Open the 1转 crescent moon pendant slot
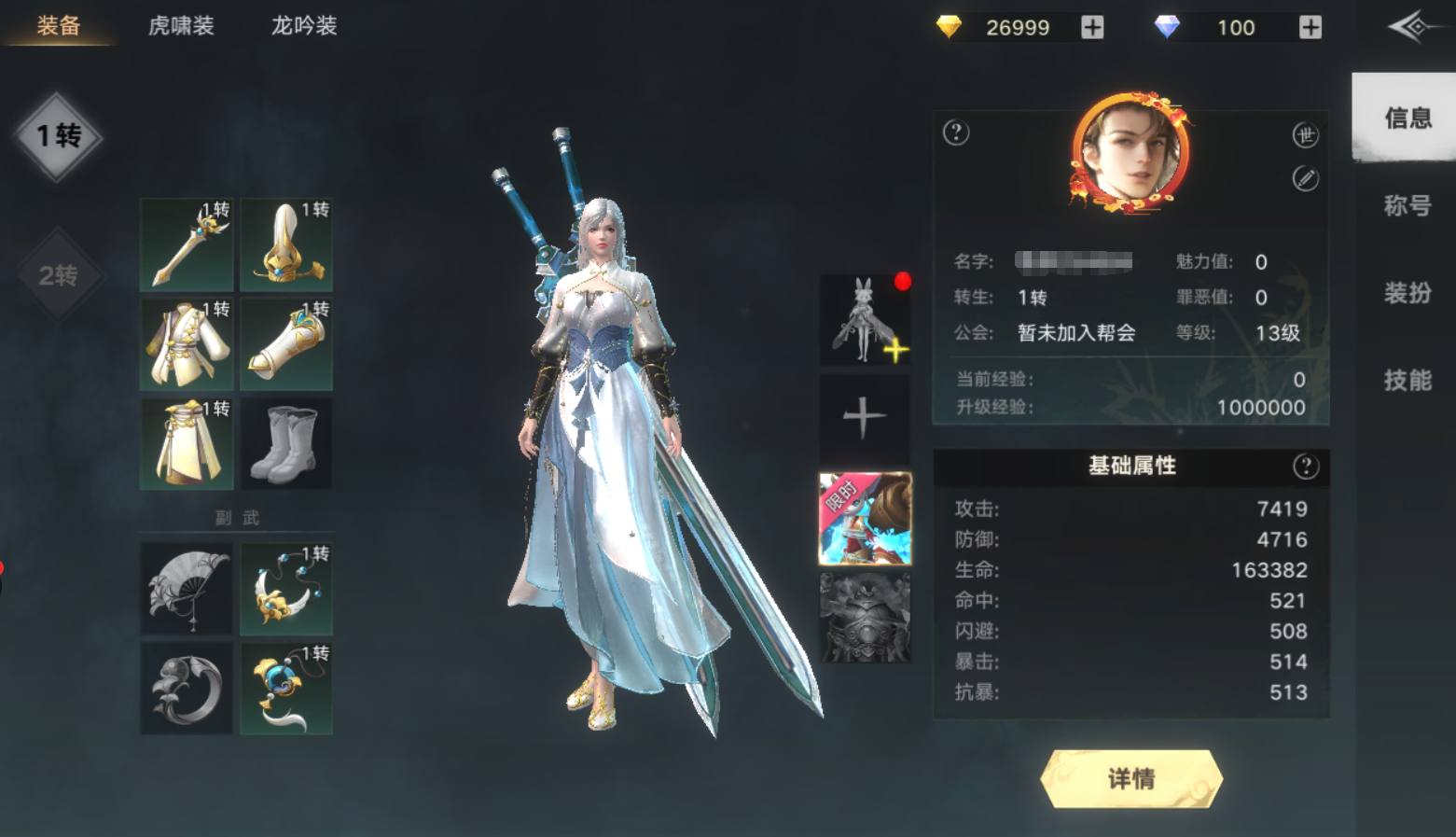Image resolution: width=1456 pixels, height=837 pixels. (286, 588)
